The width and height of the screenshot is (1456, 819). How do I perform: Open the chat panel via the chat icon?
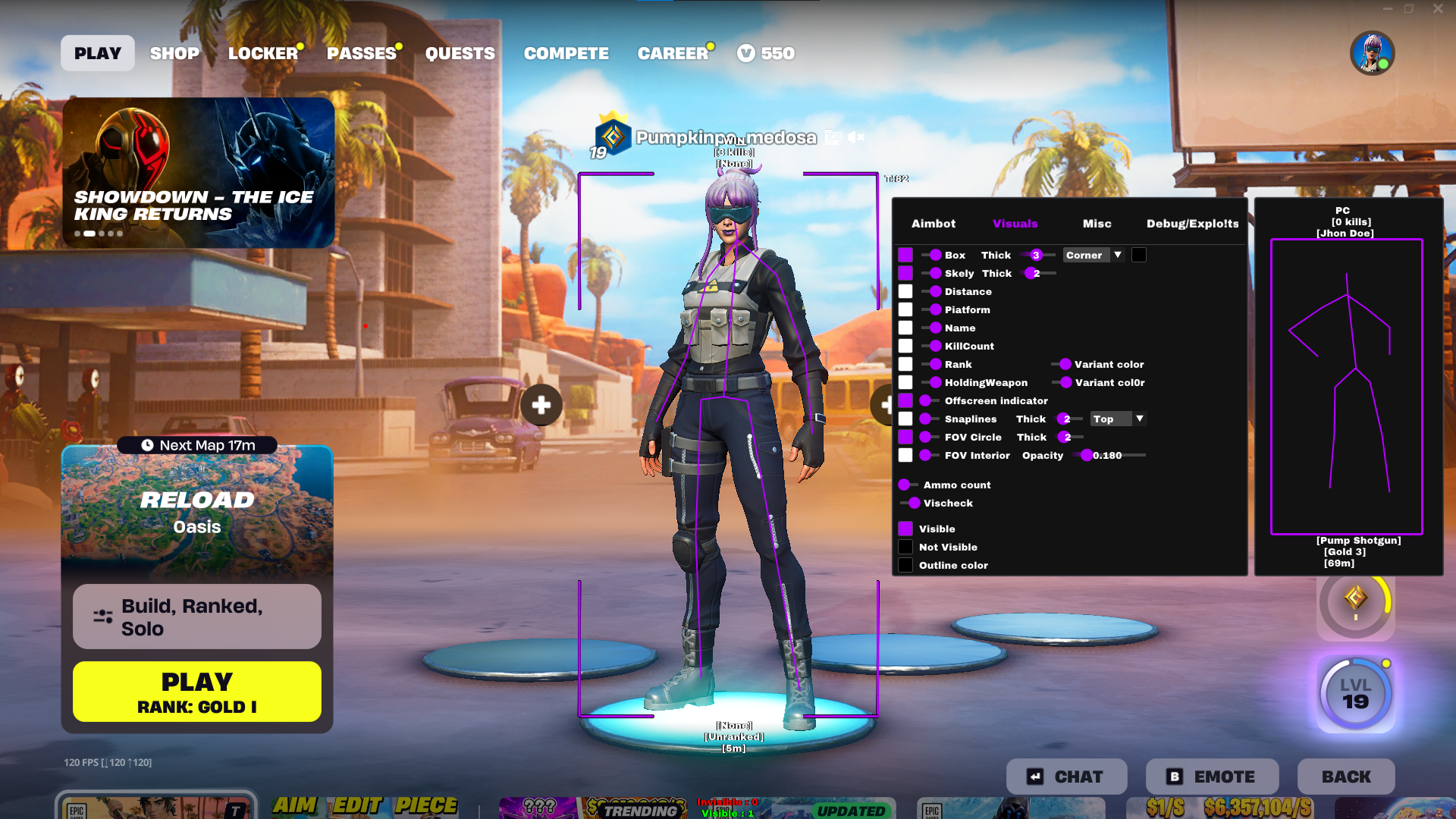[1036, 776]
